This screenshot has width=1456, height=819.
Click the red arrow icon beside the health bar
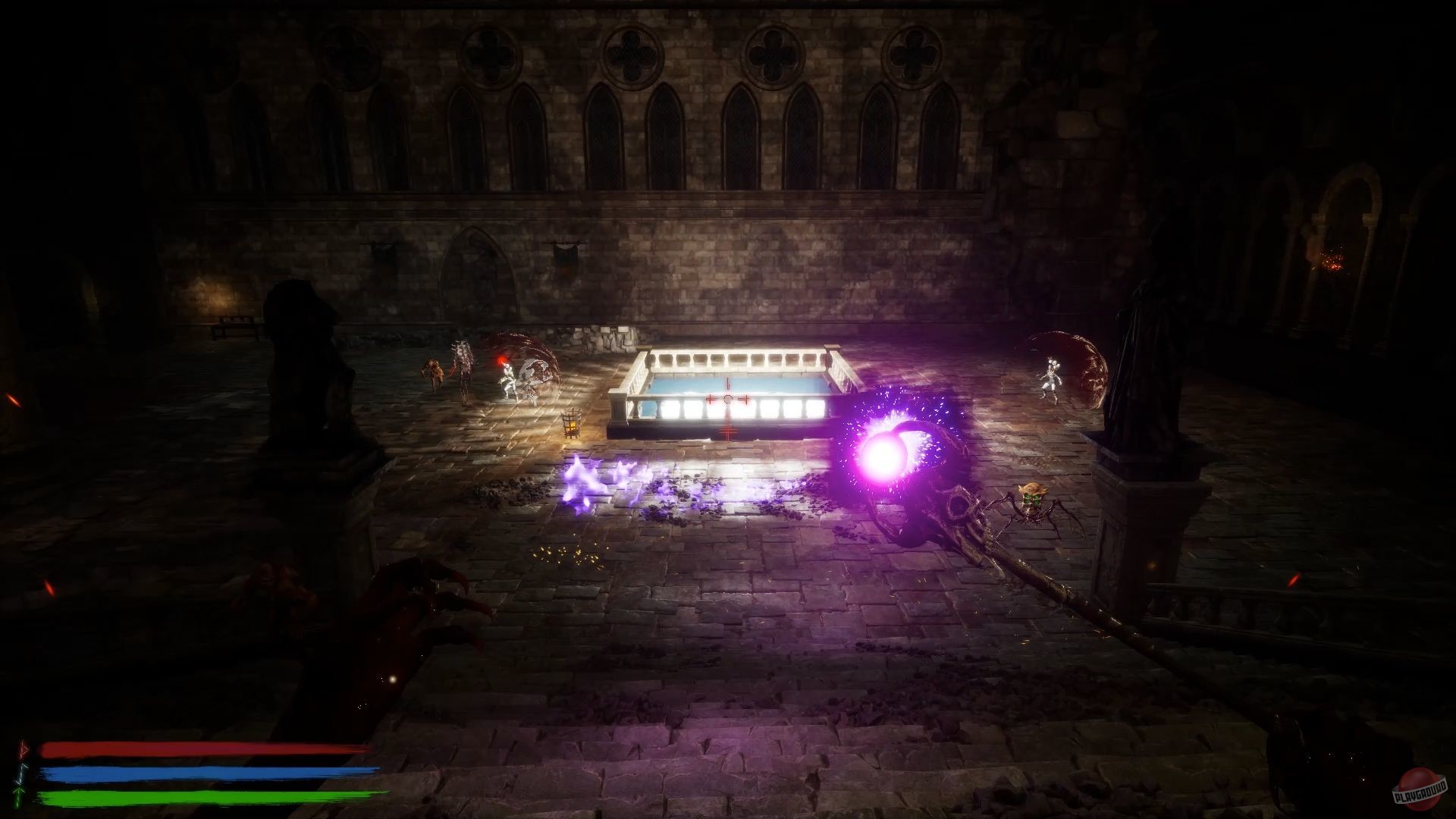tap(23, 750)
